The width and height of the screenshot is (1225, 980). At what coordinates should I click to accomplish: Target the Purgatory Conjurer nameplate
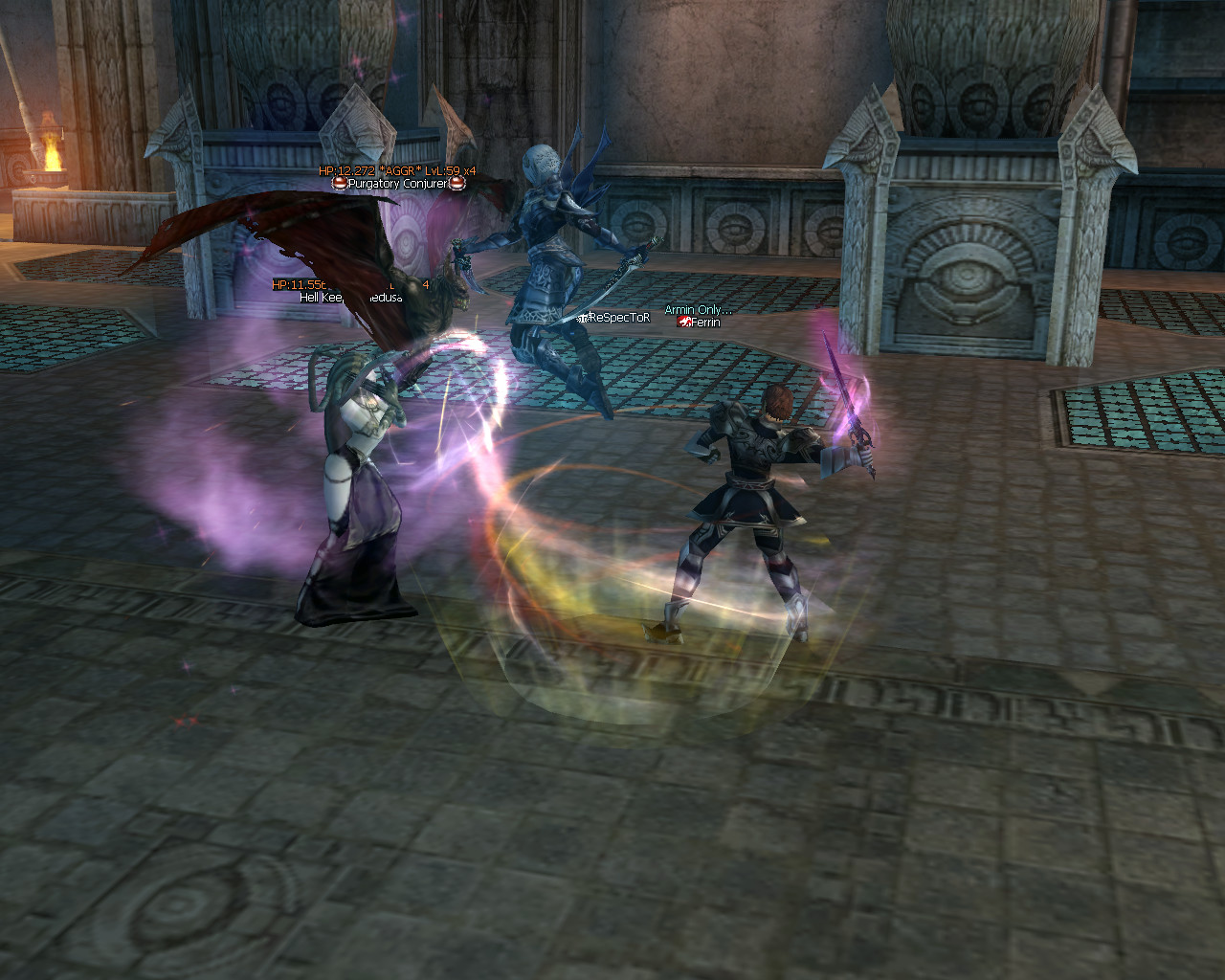[396, 183]
